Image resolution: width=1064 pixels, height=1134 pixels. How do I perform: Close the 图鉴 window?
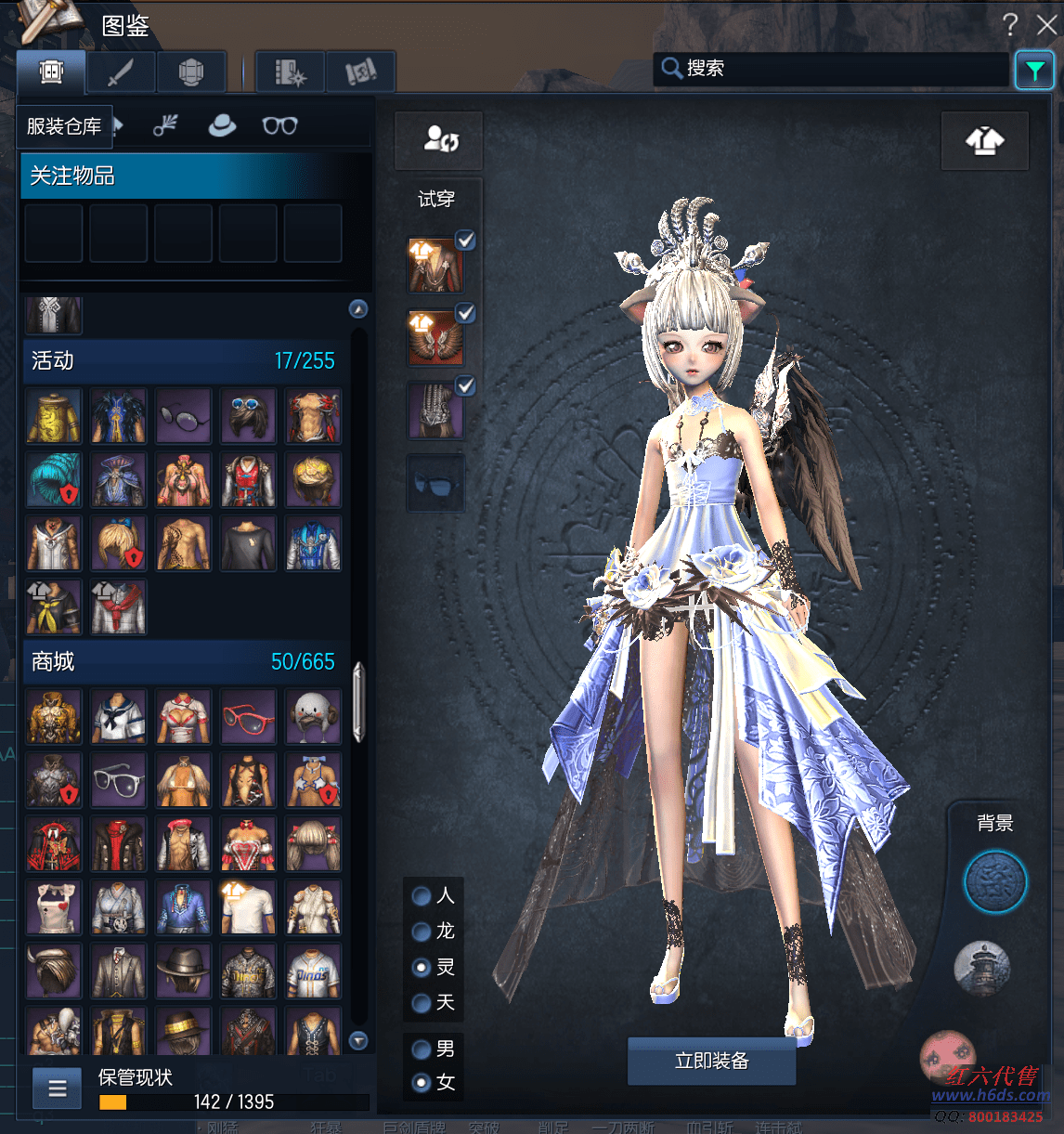click(1047, 24)
